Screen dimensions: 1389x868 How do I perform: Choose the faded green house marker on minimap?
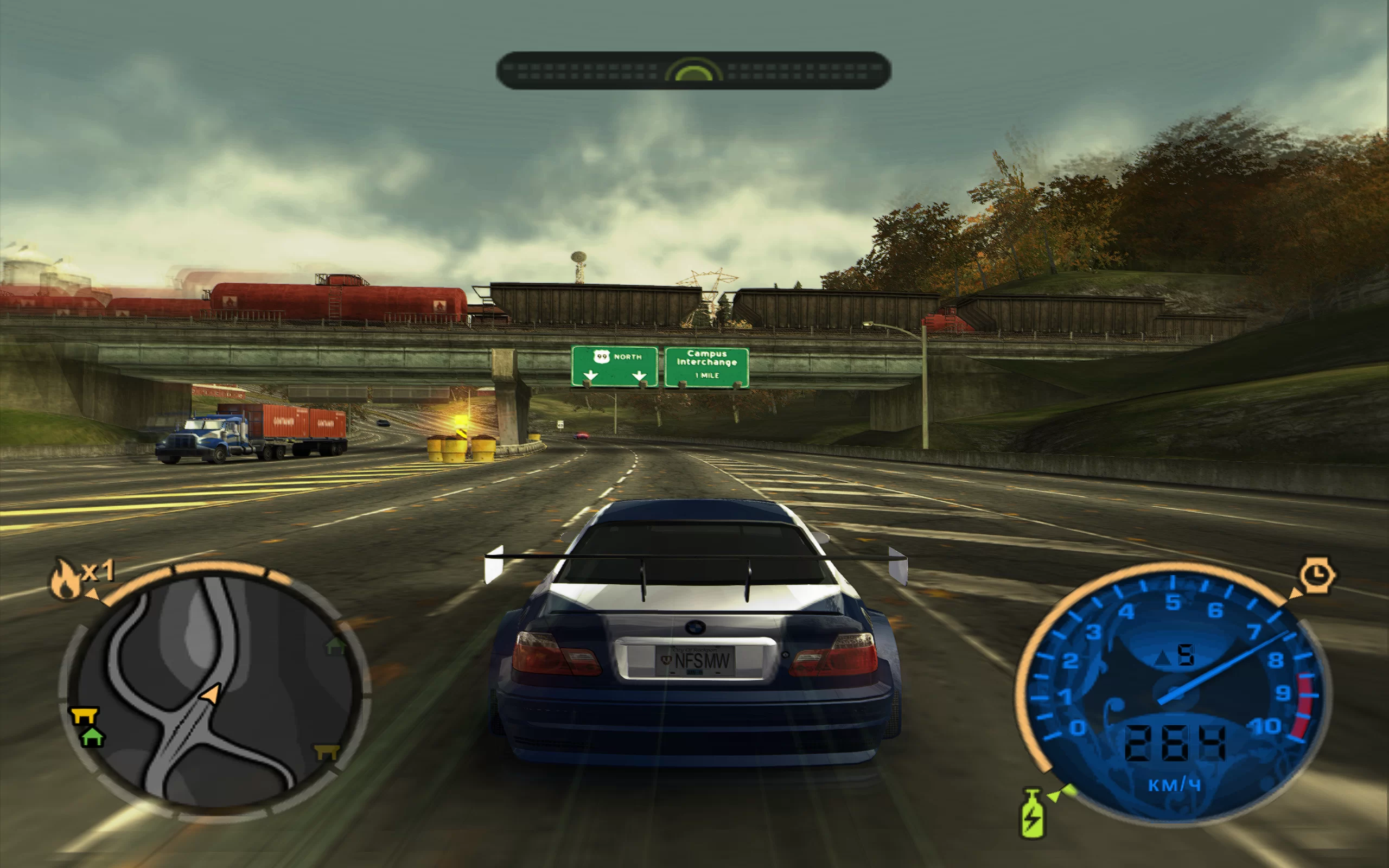coord(336,645)
